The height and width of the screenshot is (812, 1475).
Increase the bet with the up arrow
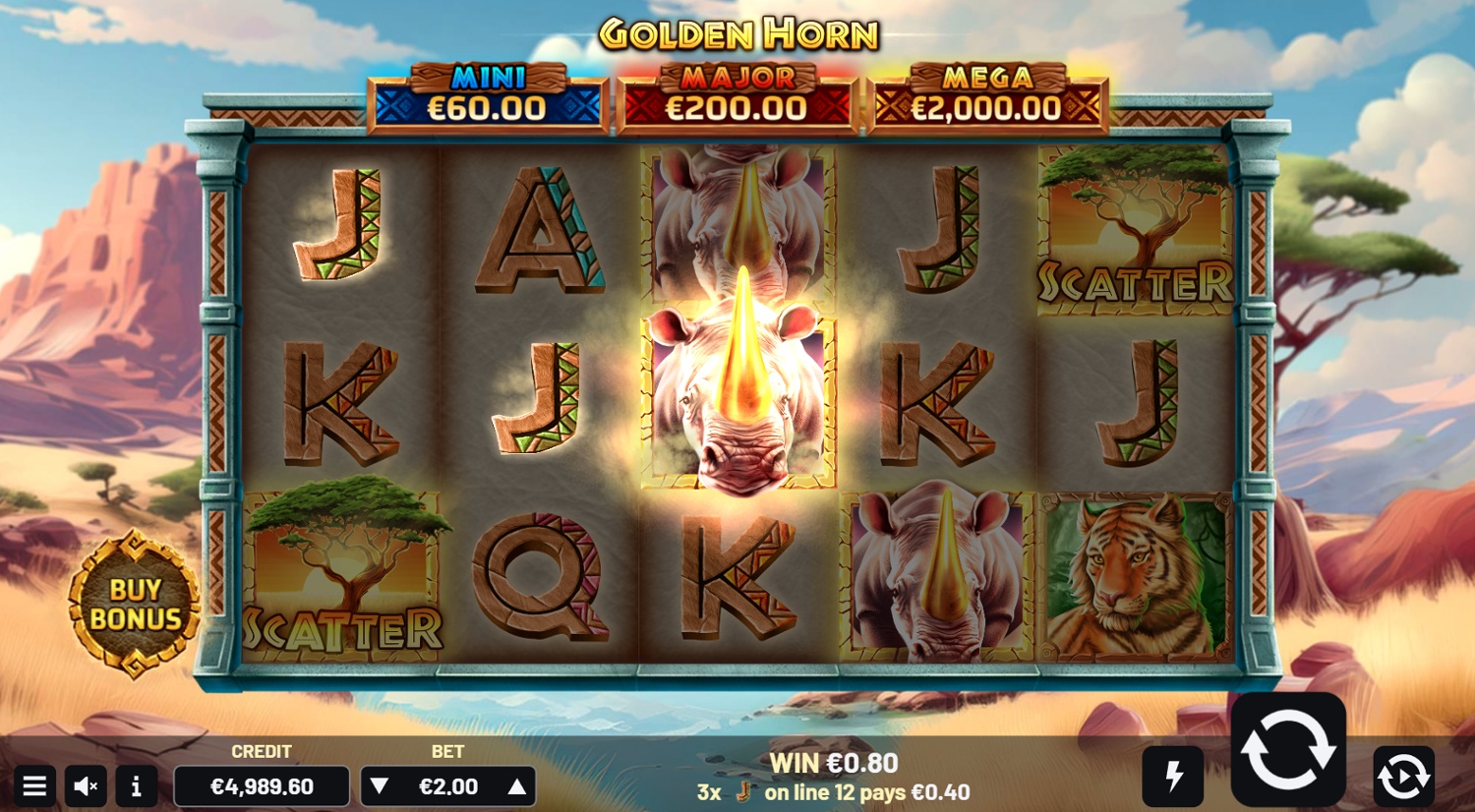pyautogui.click(x=517, y=786)
